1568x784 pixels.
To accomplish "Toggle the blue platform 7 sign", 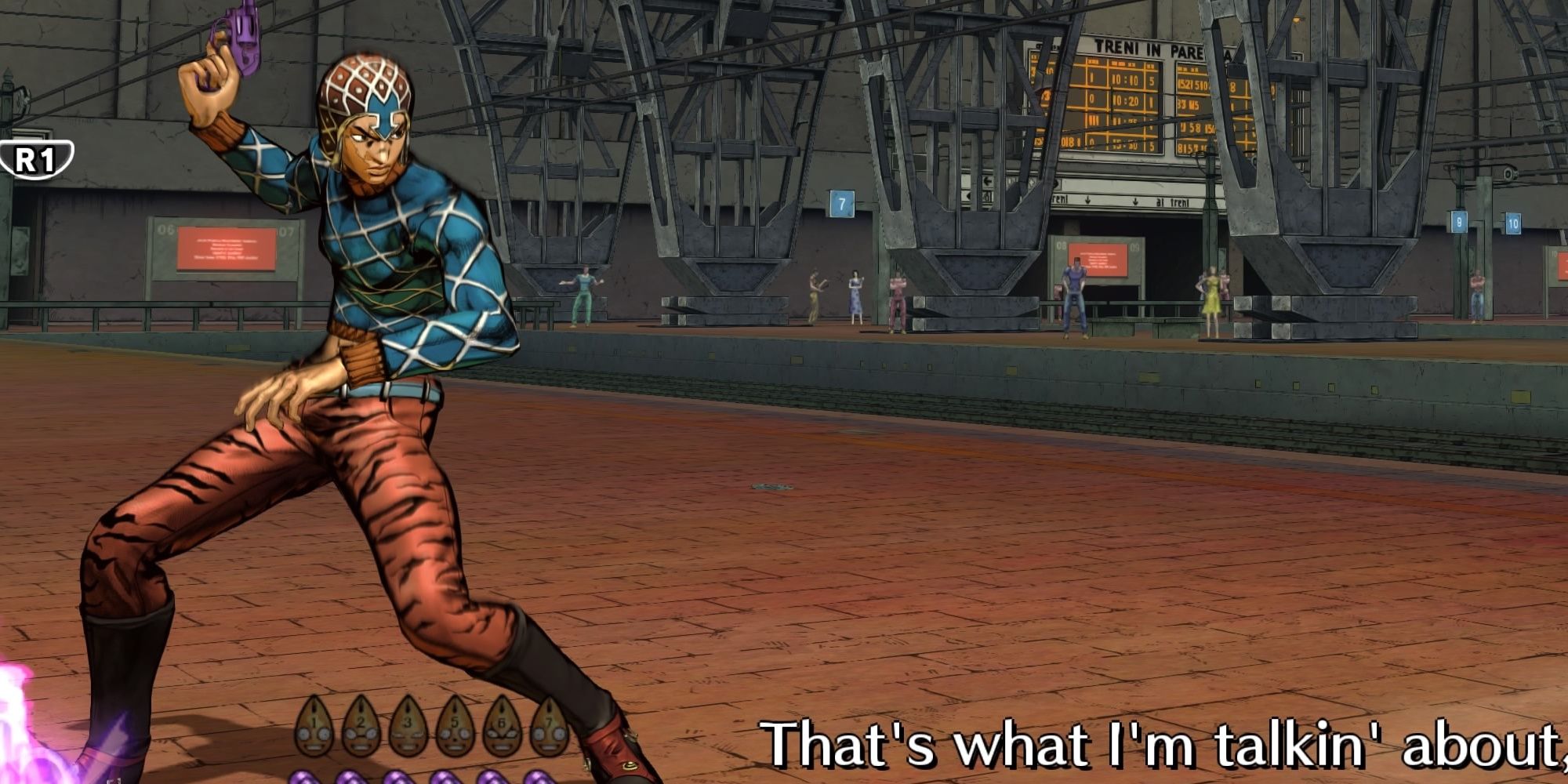I will 841,202.
